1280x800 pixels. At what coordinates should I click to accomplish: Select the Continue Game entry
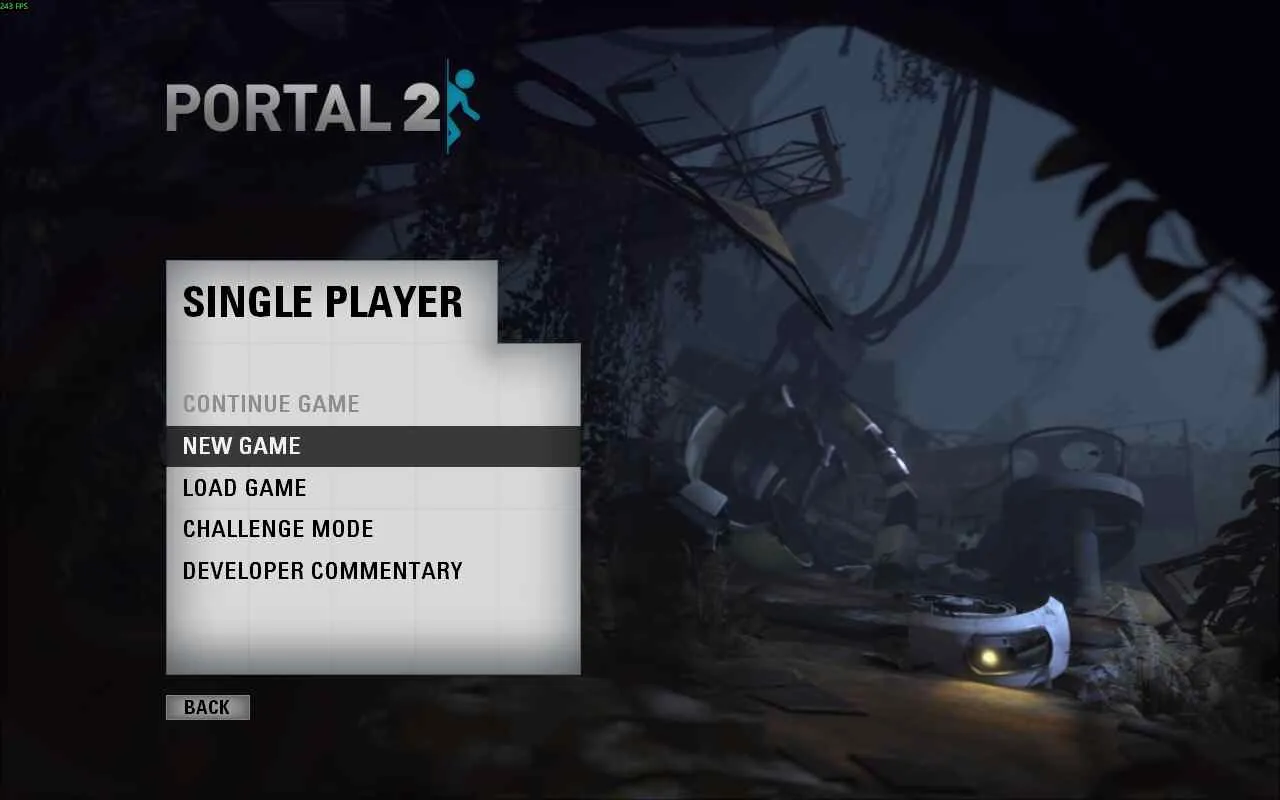click(271, 404)
